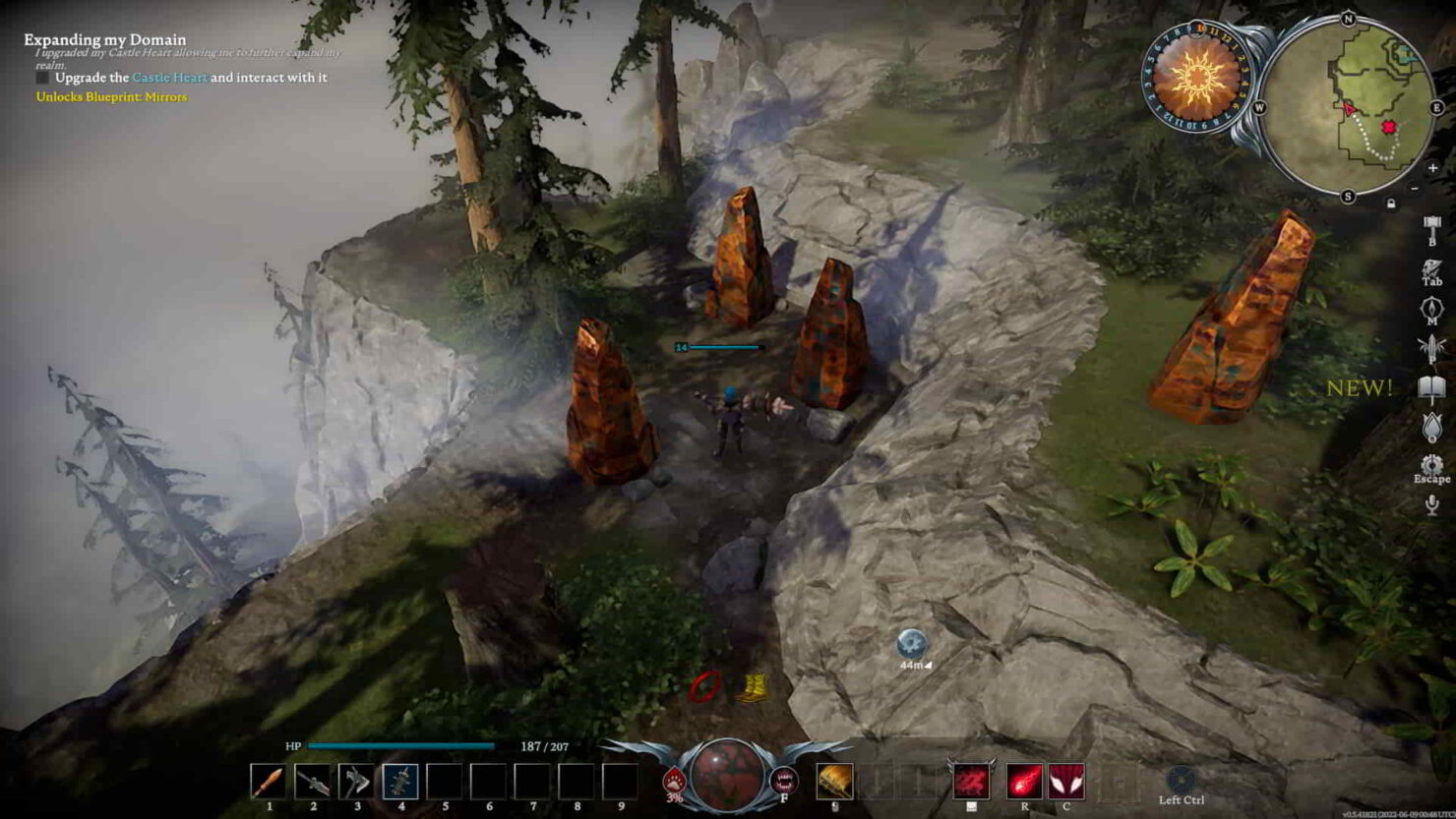
Task: Open the Blood Altar icon labeled P
Action: [1430, 345]
